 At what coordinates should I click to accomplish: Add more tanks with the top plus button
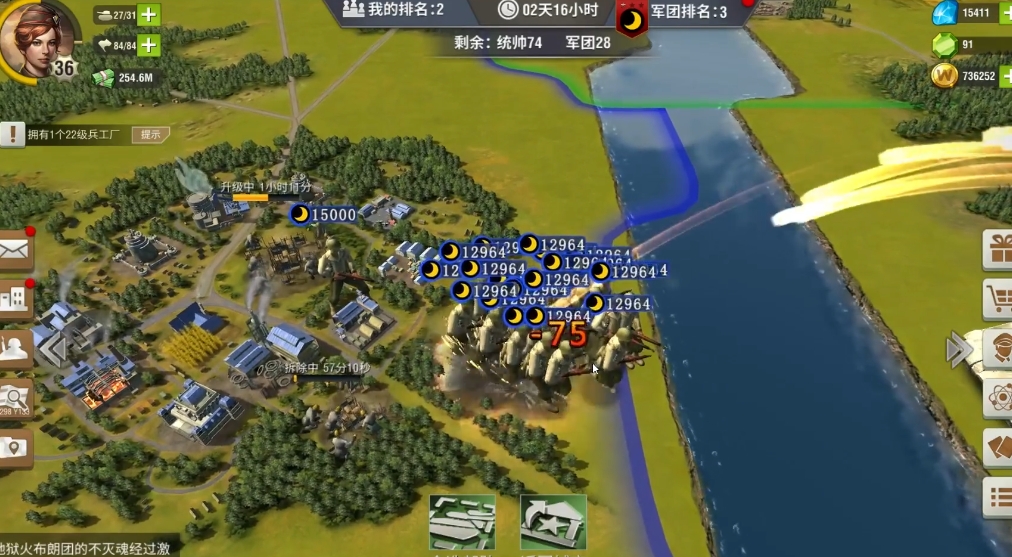tap(148, 15)
